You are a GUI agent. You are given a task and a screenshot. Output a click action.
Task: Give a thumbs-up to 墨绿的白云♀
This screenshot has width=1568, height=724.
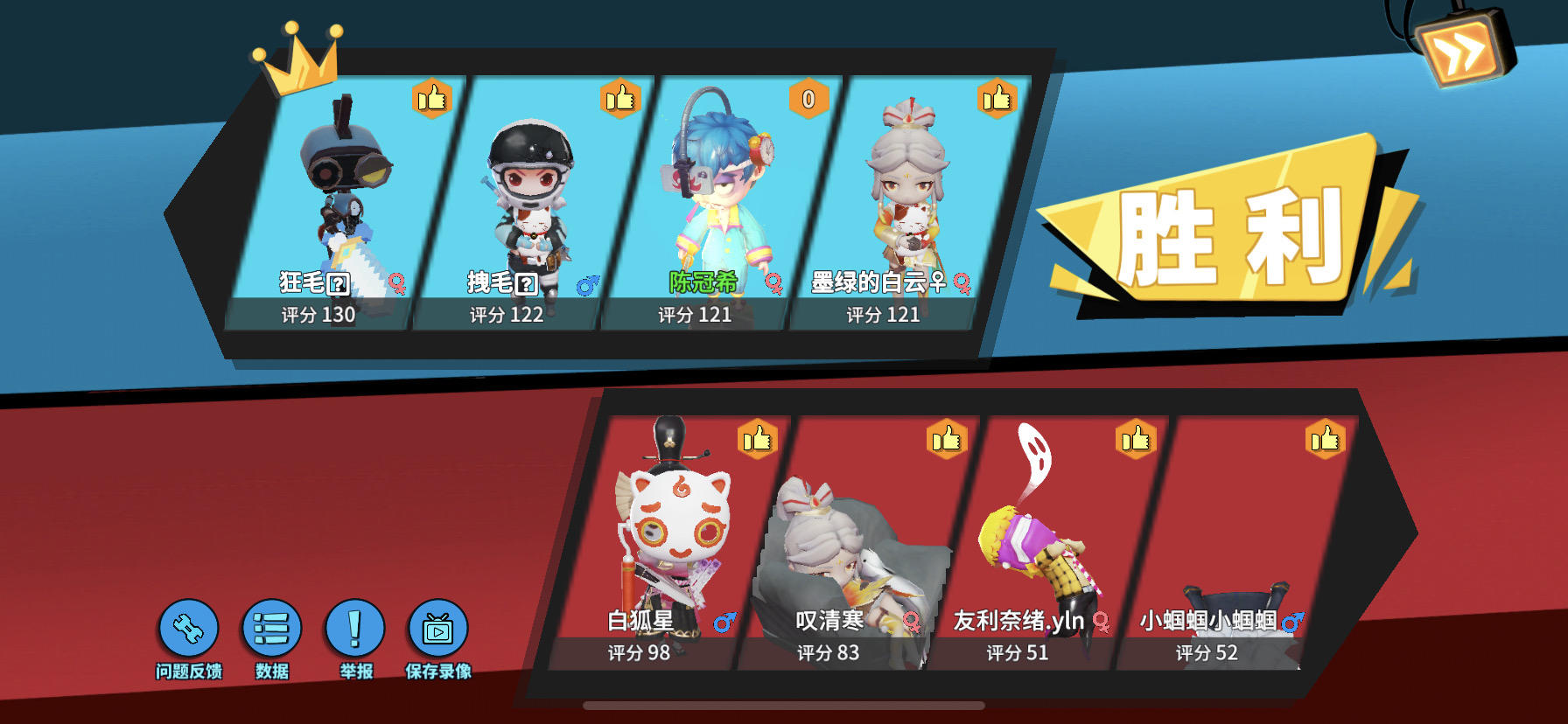coord(997,99)
